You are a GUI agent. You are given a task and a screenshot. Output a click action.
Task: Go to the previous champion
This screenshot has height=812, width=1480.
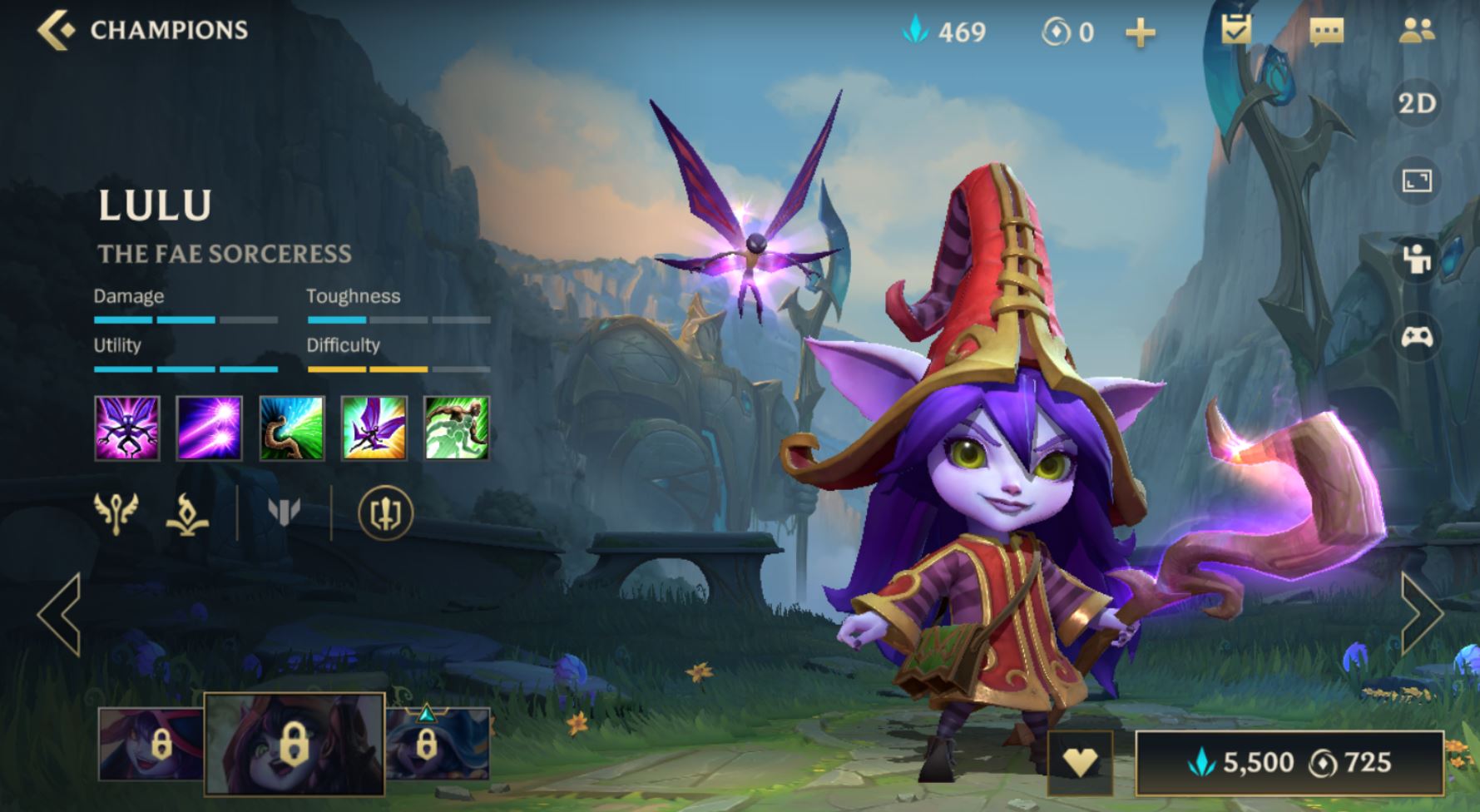pyautogui.click(x=59, y=614)
